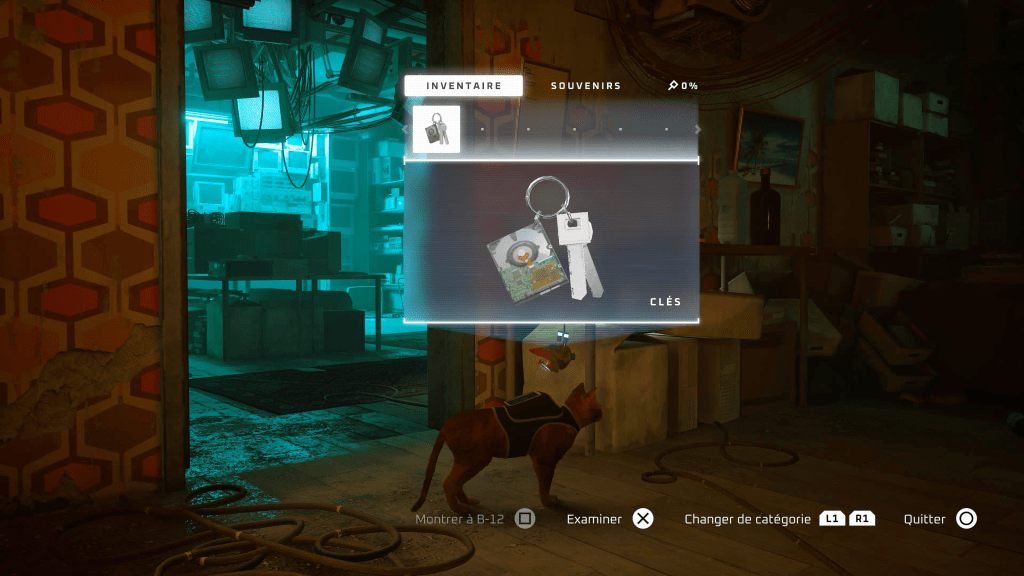Click the Changer de catégorie option

(x=779, y=519)
